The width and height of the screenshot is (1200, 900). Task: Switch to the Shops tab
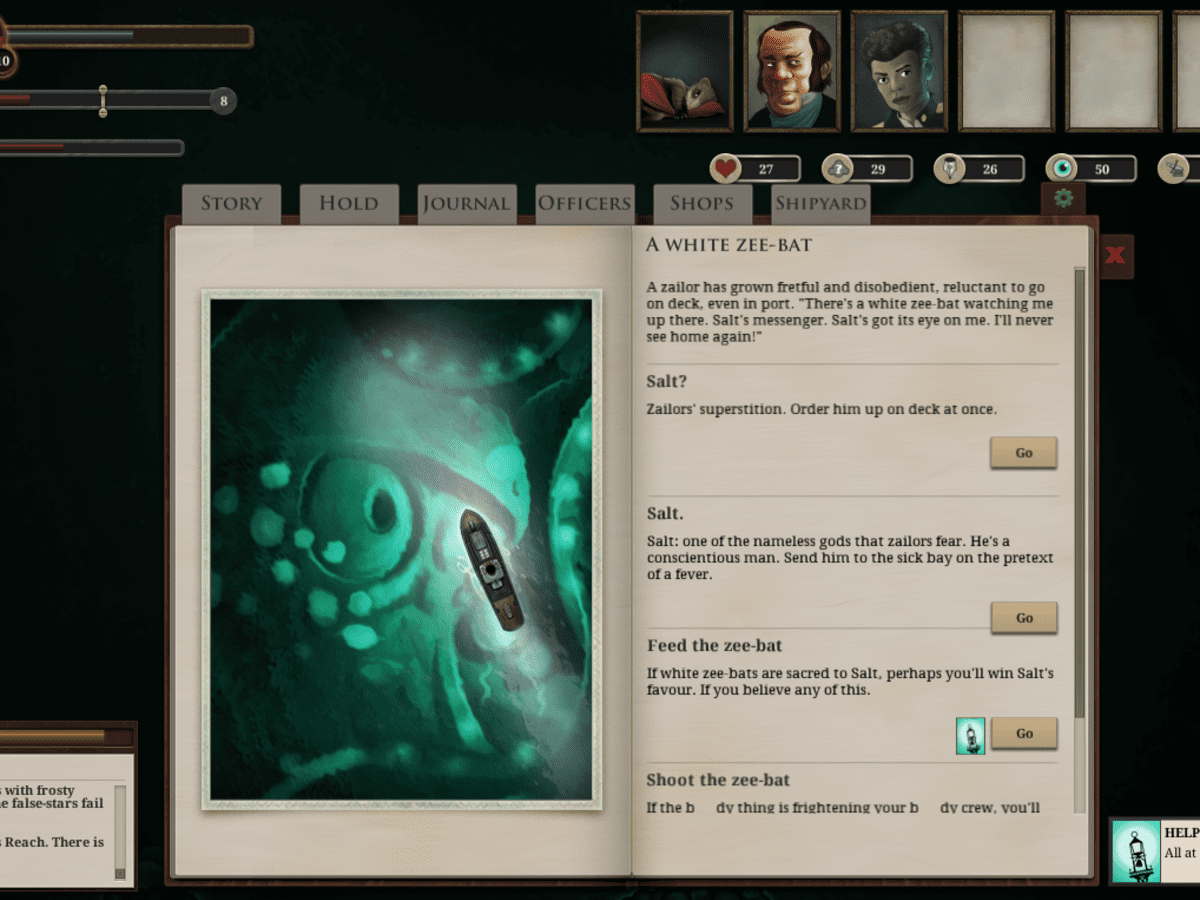click(x=701, y=204)
